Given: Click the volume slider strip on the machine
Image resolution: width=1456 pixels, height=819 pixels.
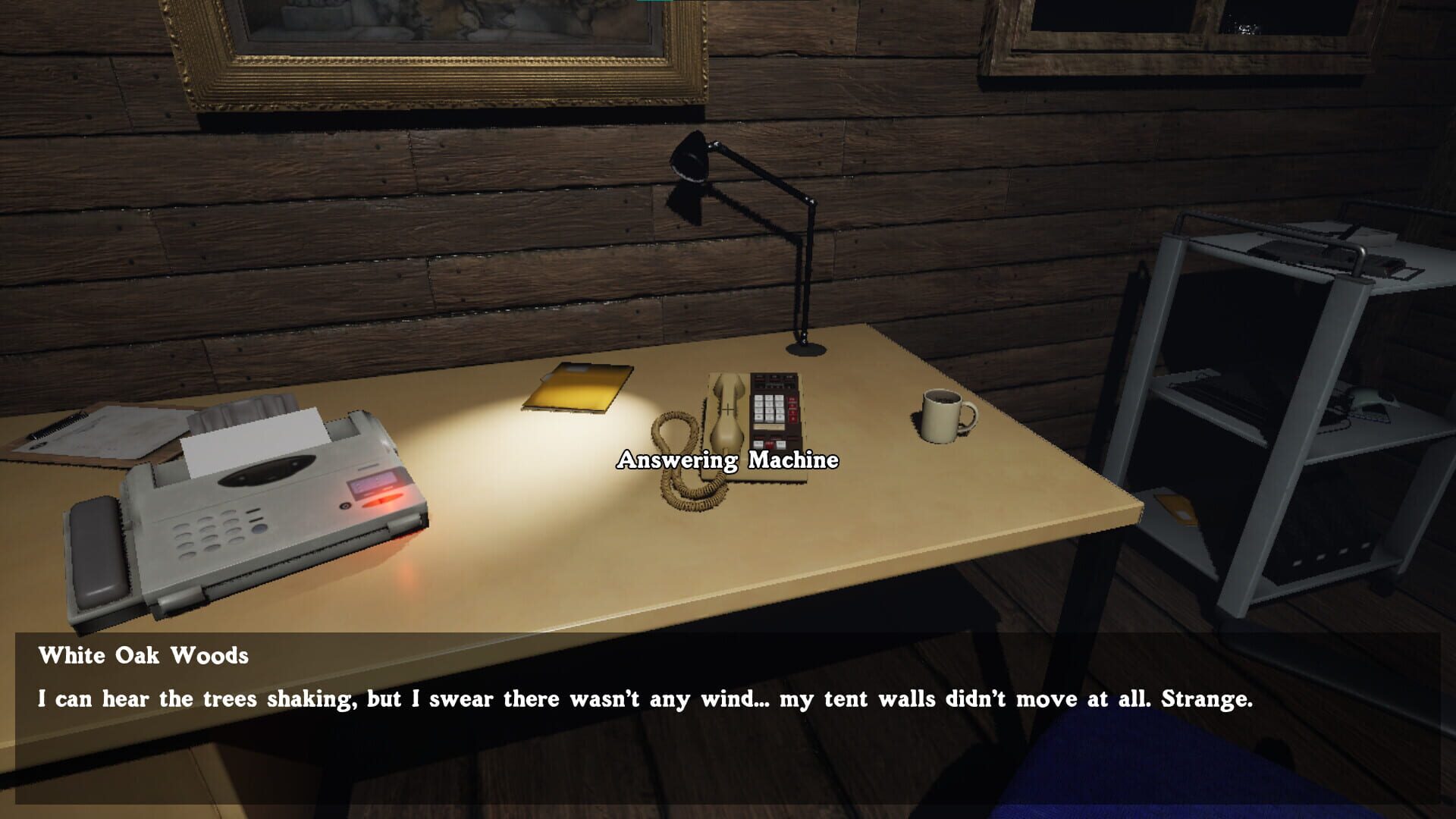Looking at the screenshot, I should tap(770, 426).
